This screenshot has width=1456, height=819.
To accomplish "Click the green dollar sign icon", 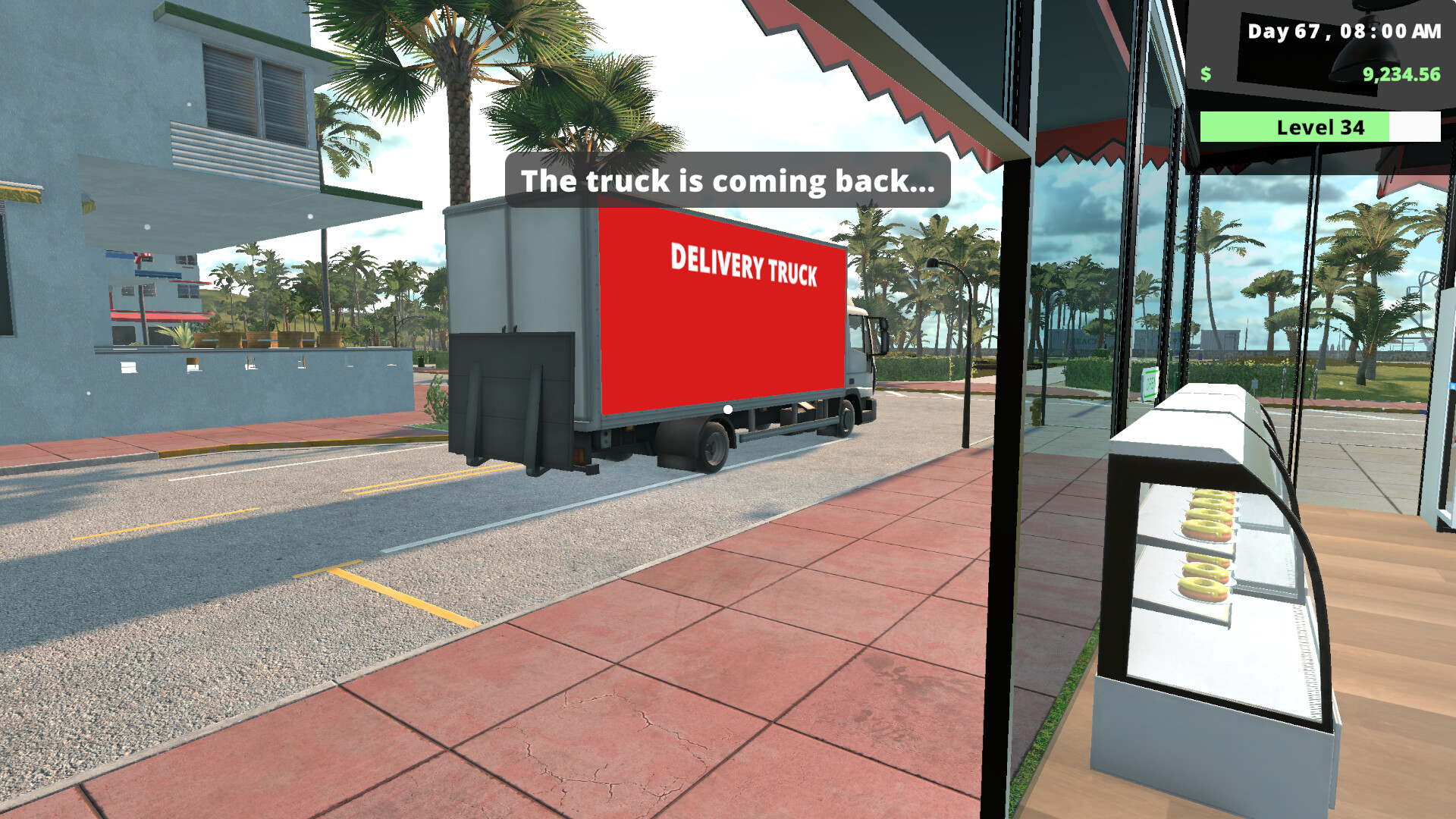I will tap(1205, 74).
